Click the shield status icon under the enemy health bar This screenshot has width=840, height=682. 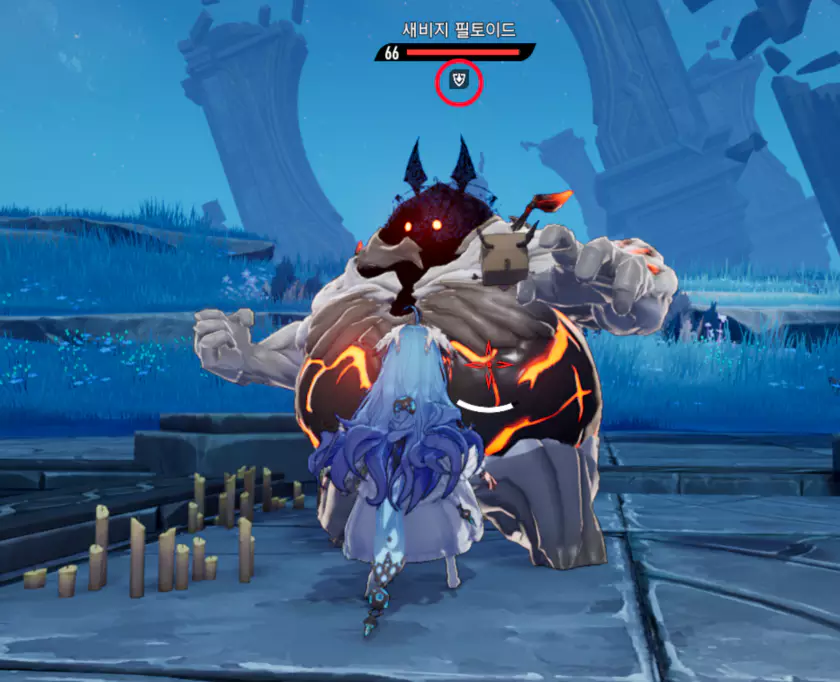tap(459, 79)
